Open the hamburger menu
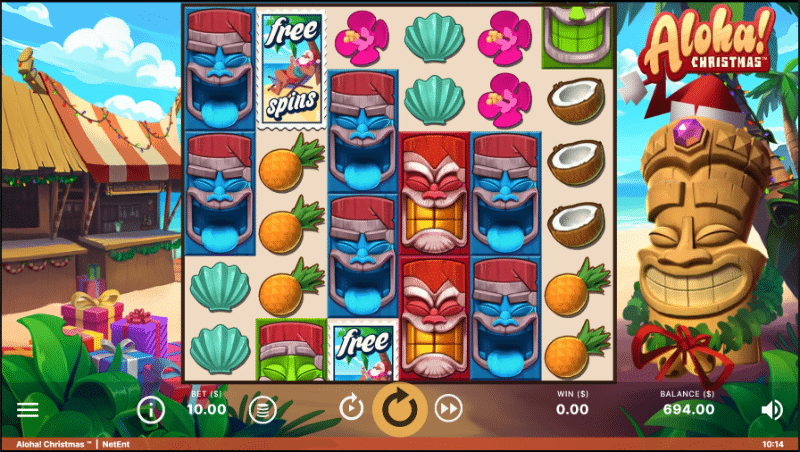Image resolution: width=800 pixels, height=452 pixels. click(x=27, y=409)
